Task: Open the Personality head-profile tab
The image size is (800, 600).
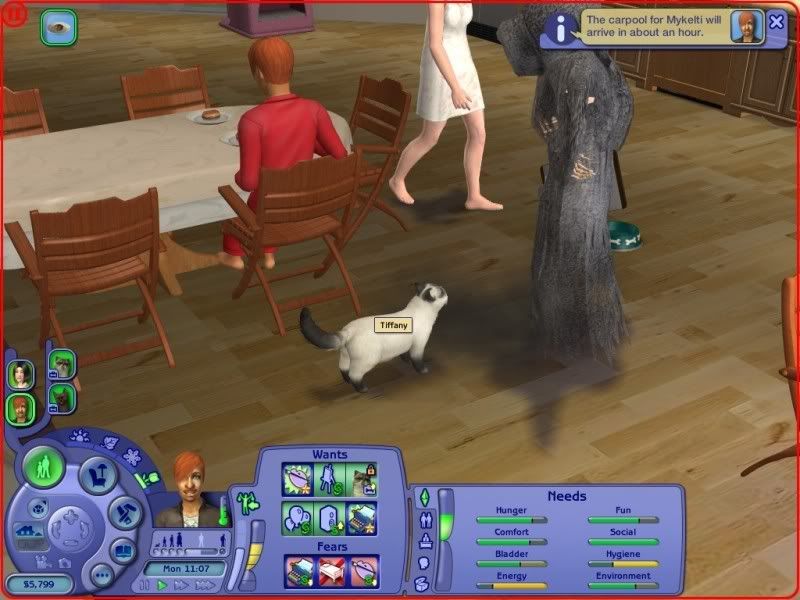Action: point(422,562)
